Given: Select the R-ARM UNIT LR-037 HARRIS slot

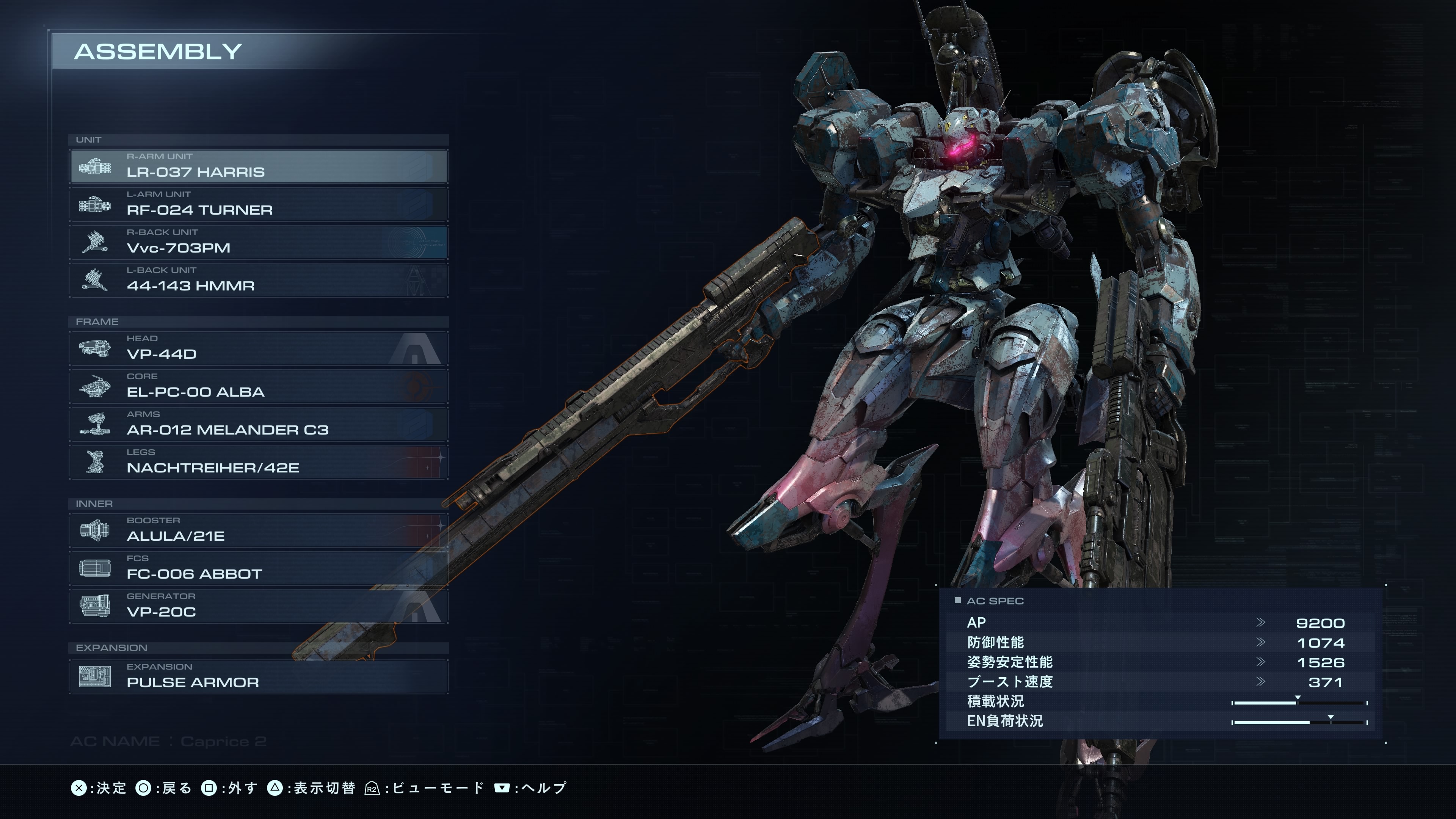Looking at the screenshot, I should coord(259,166).
